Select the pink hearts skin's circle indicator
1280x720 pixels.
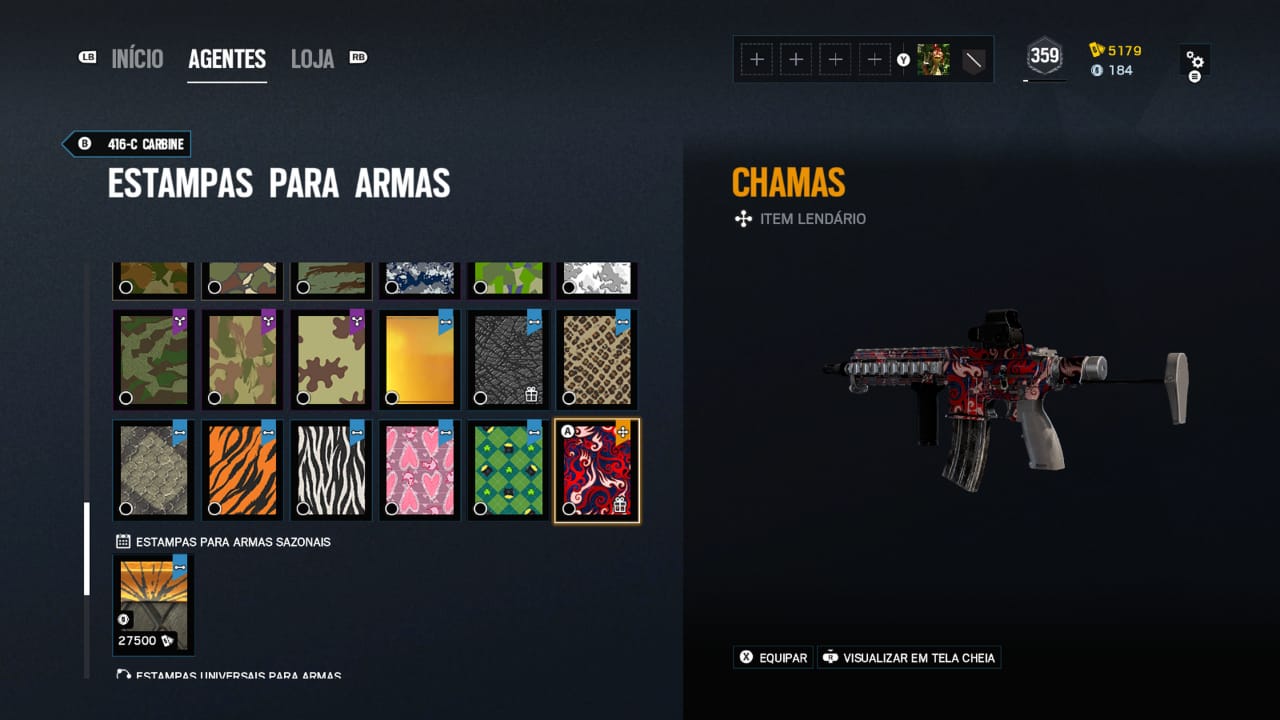[392, 508]
